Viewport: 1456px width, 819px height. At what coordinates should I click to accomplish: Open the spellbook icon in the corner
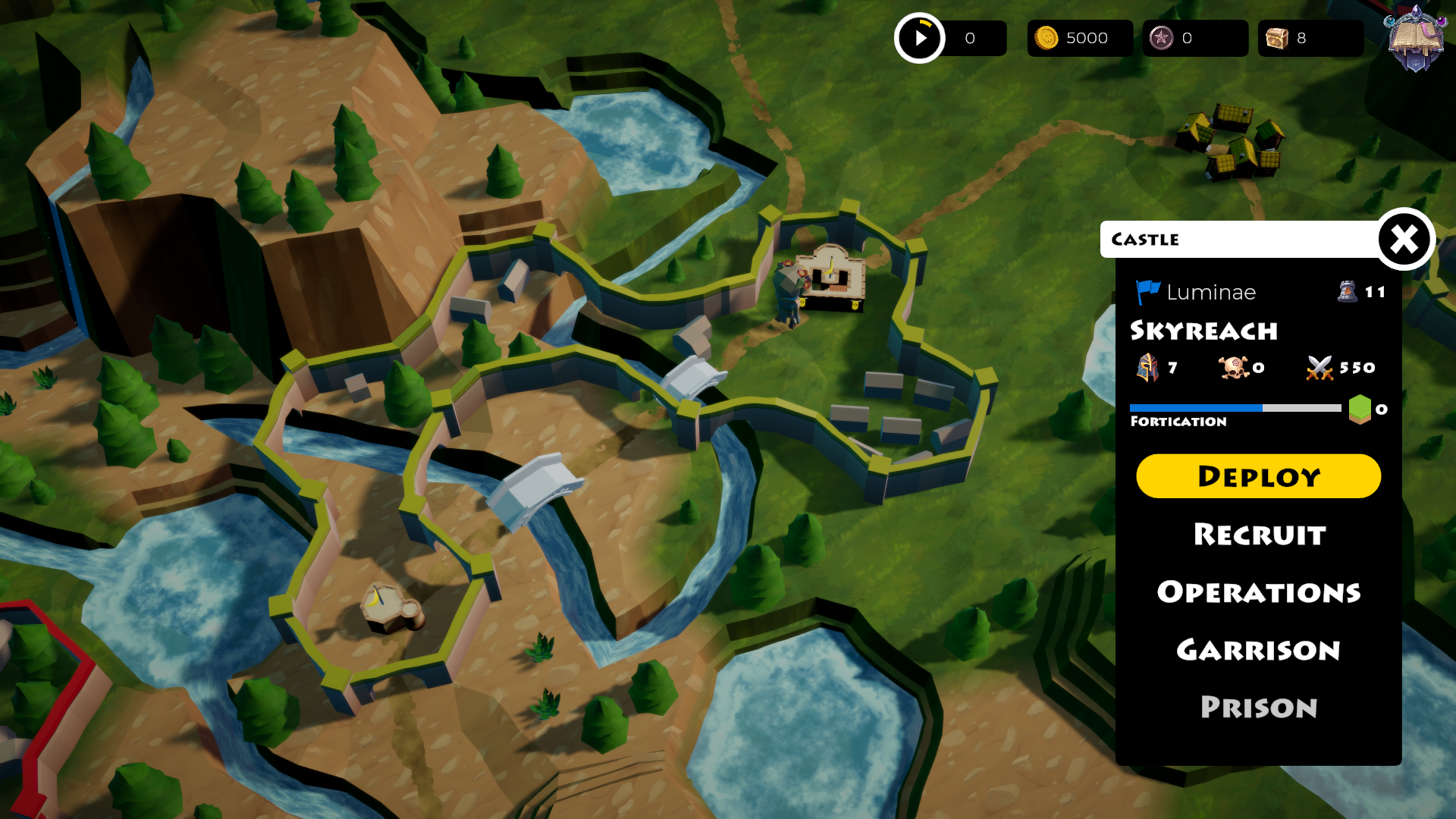click(1415, 38)
